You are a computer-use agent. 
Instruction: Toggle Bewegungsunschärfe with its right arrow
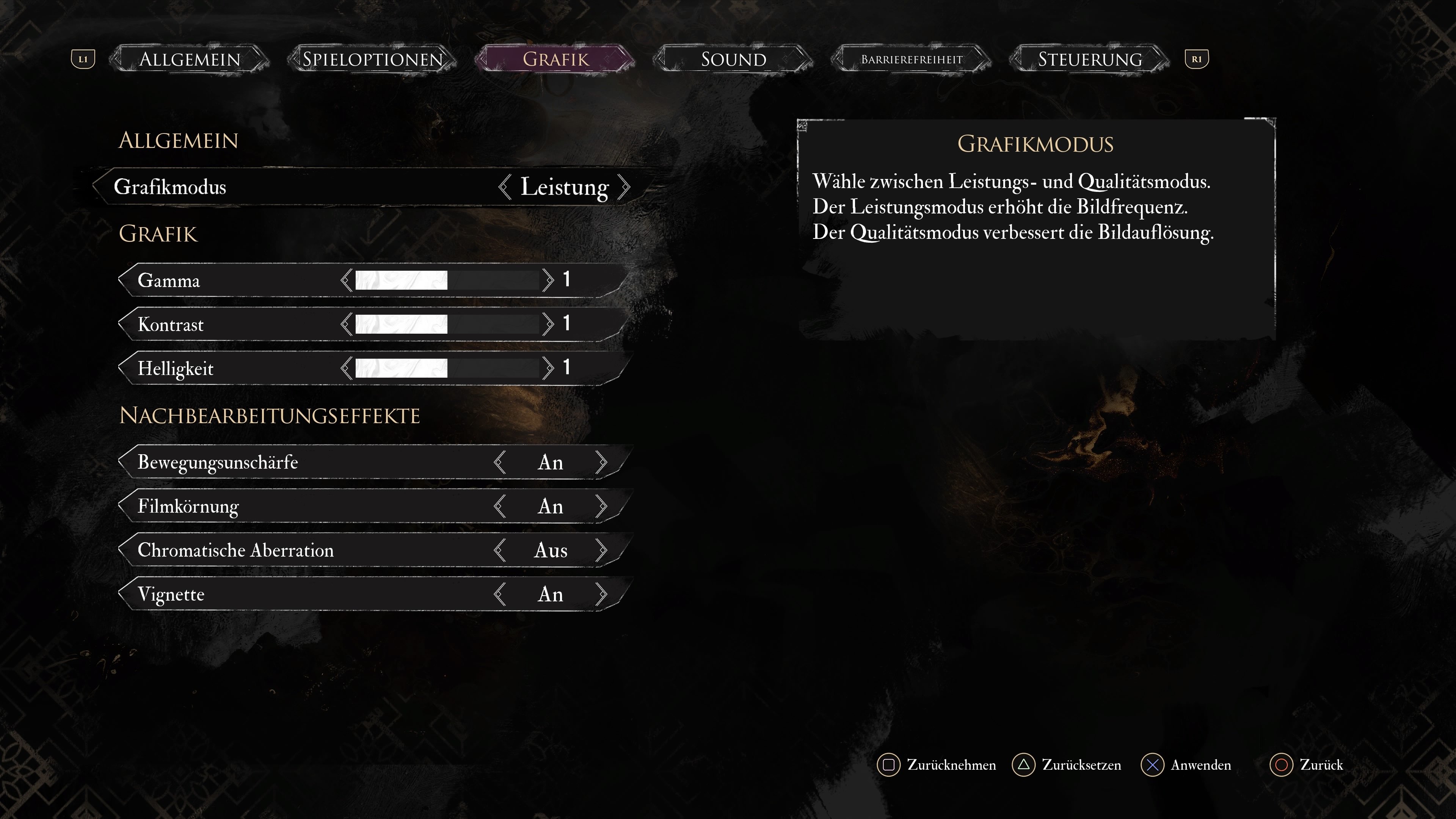[601, 462]
